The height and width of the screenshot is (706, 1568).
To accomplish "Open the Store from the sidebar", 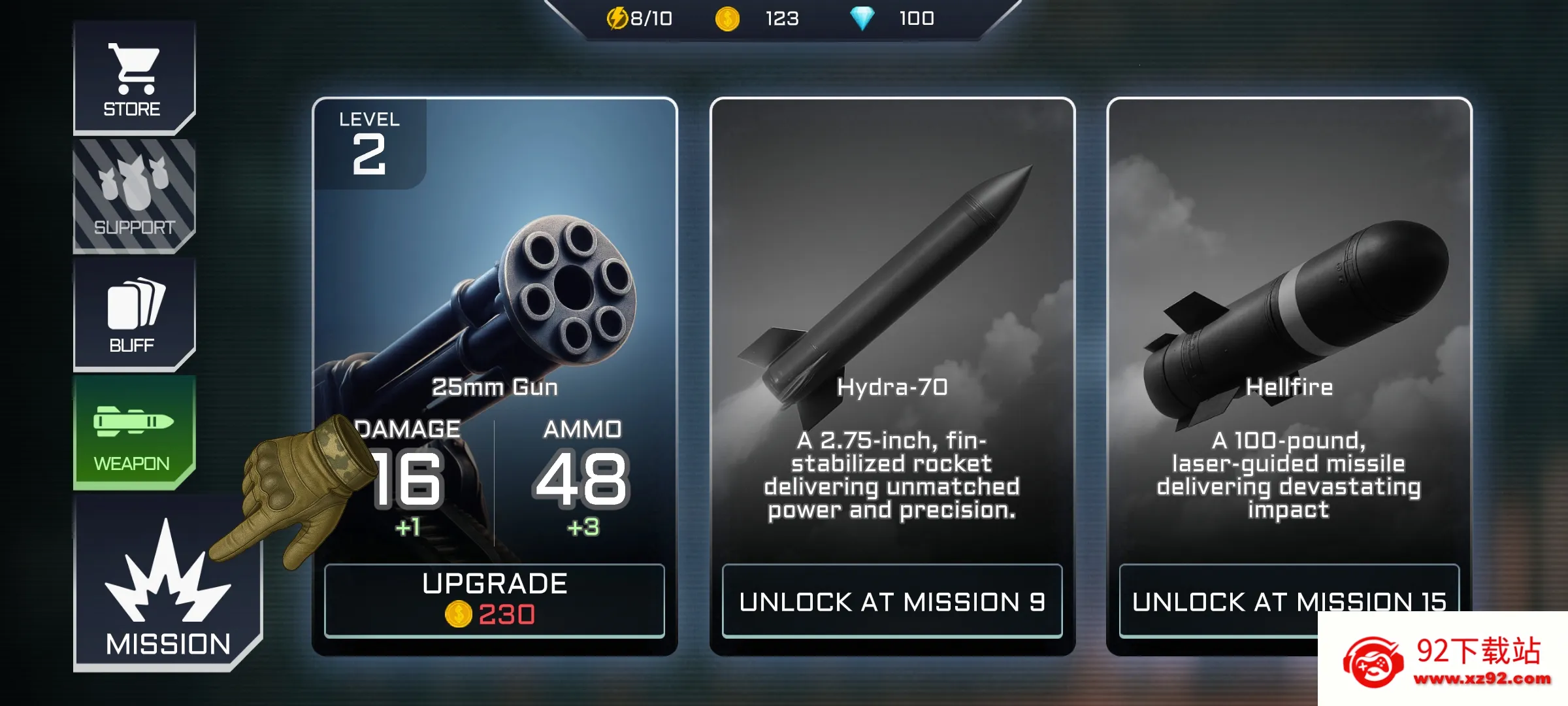I will point(135,72).
